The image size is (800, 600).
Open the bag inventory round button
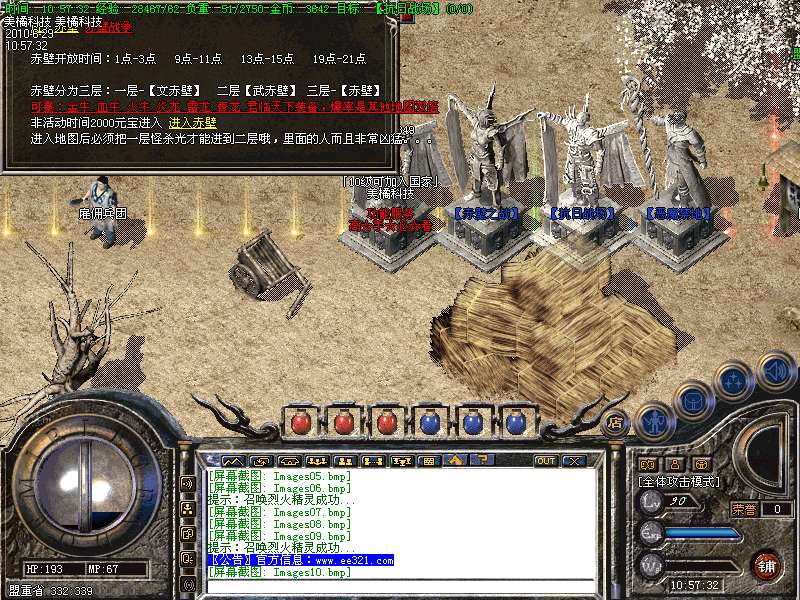(x=693, y=400)
